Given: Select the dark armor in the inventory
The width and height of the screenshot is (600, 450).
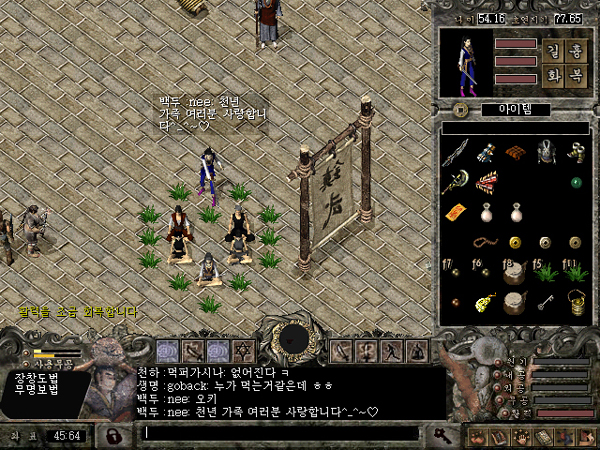Looking at the screenshot, I should [546, 151].
